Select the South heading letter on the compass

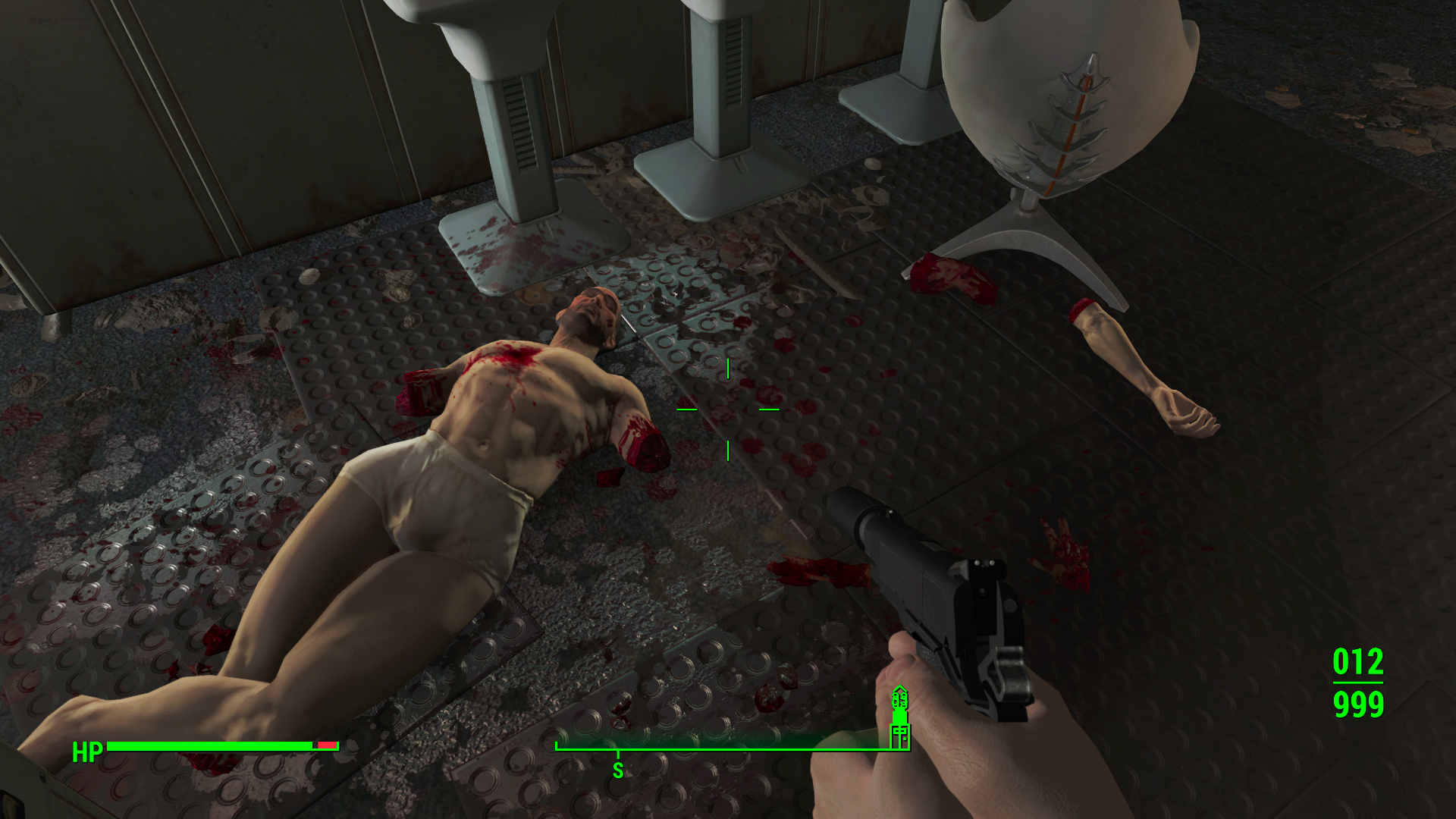(x=618, y=771)
